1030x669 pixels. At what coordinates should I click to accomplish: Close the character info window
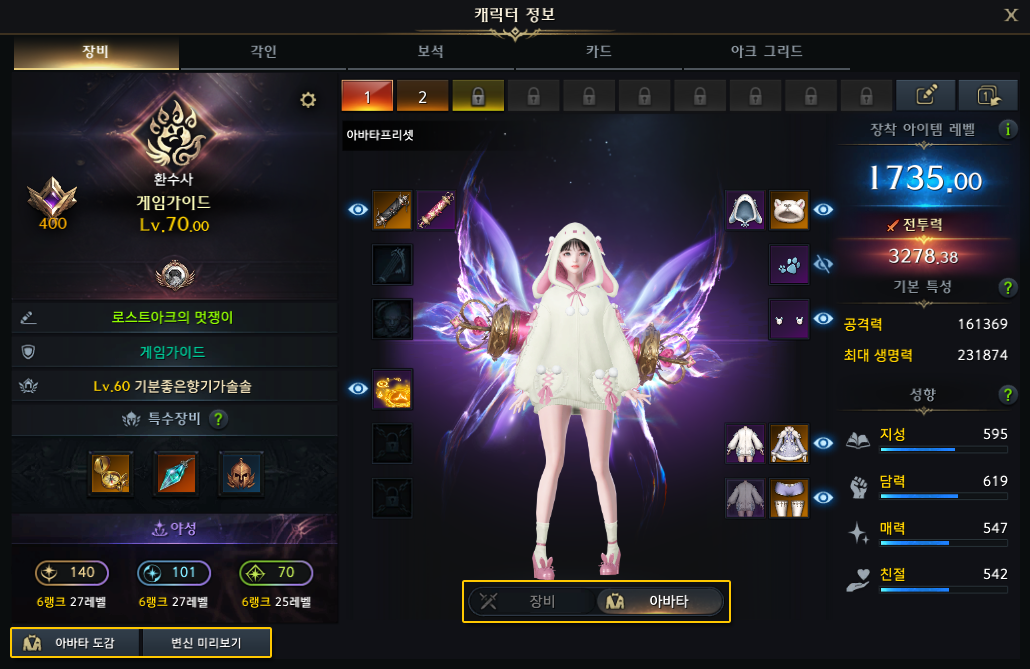tap(1011, 14)
